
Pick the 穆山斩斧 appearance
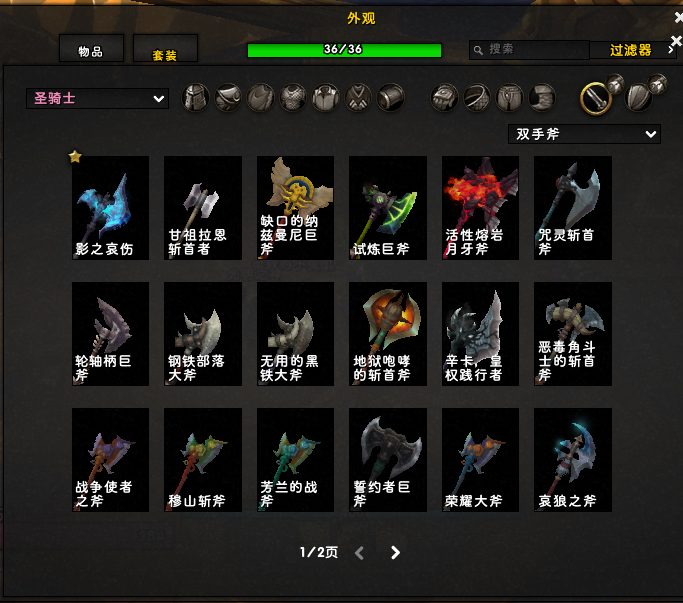coord(203,459)
